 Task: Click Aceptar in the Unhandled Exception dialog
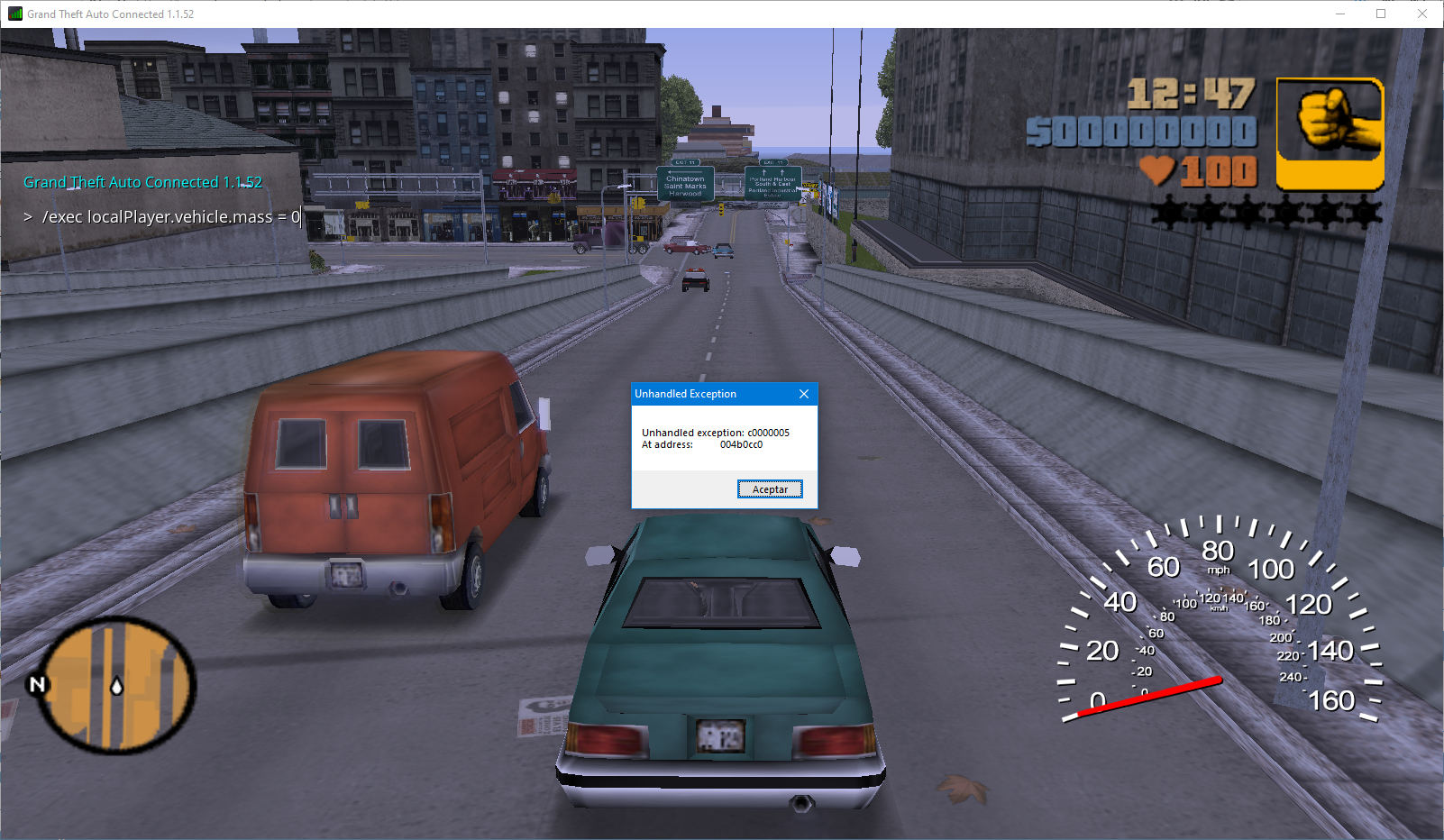770,489
